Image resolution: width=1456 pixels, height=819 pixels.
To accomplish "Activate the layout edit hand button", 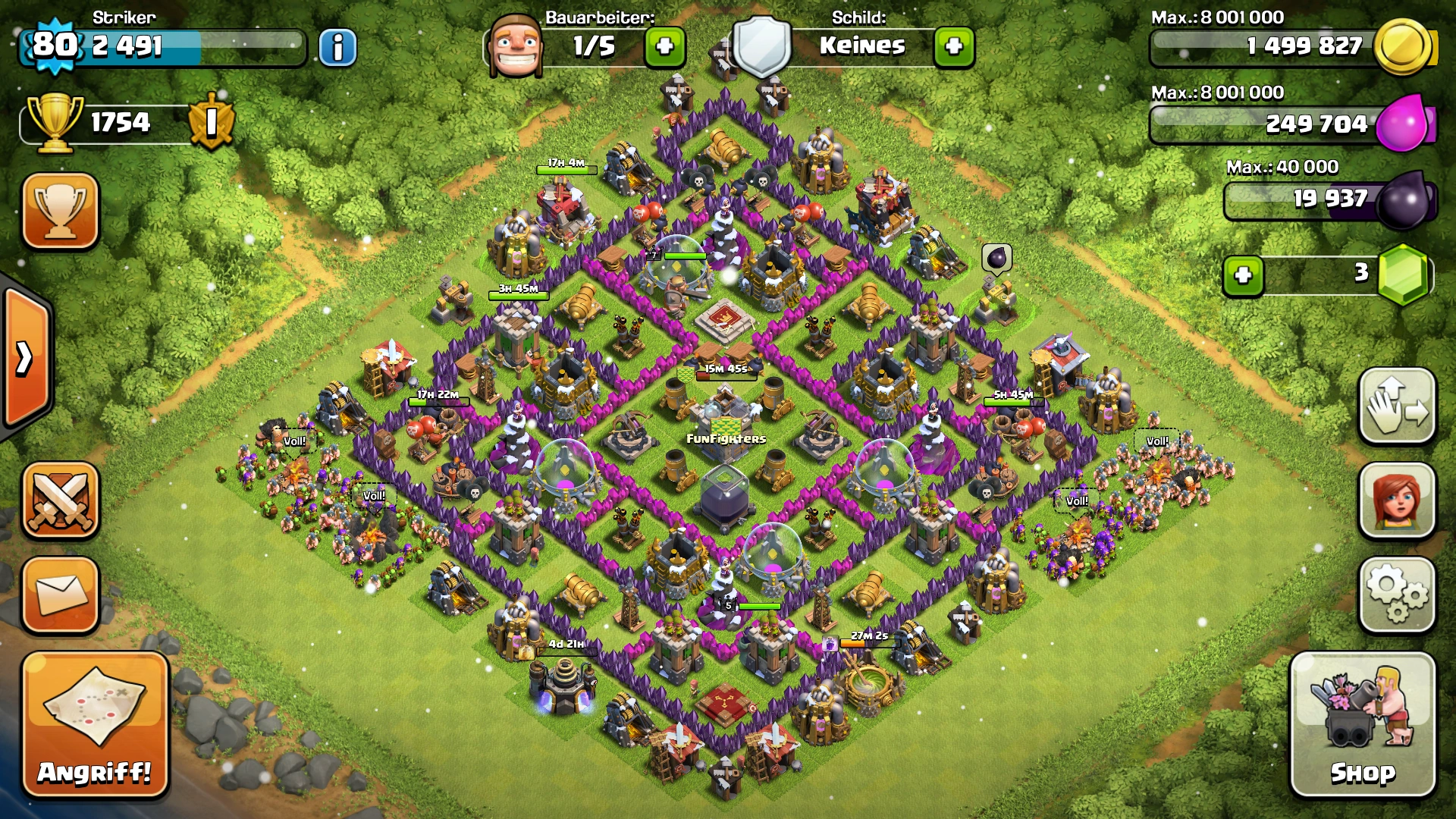I will click(1397, 406).
